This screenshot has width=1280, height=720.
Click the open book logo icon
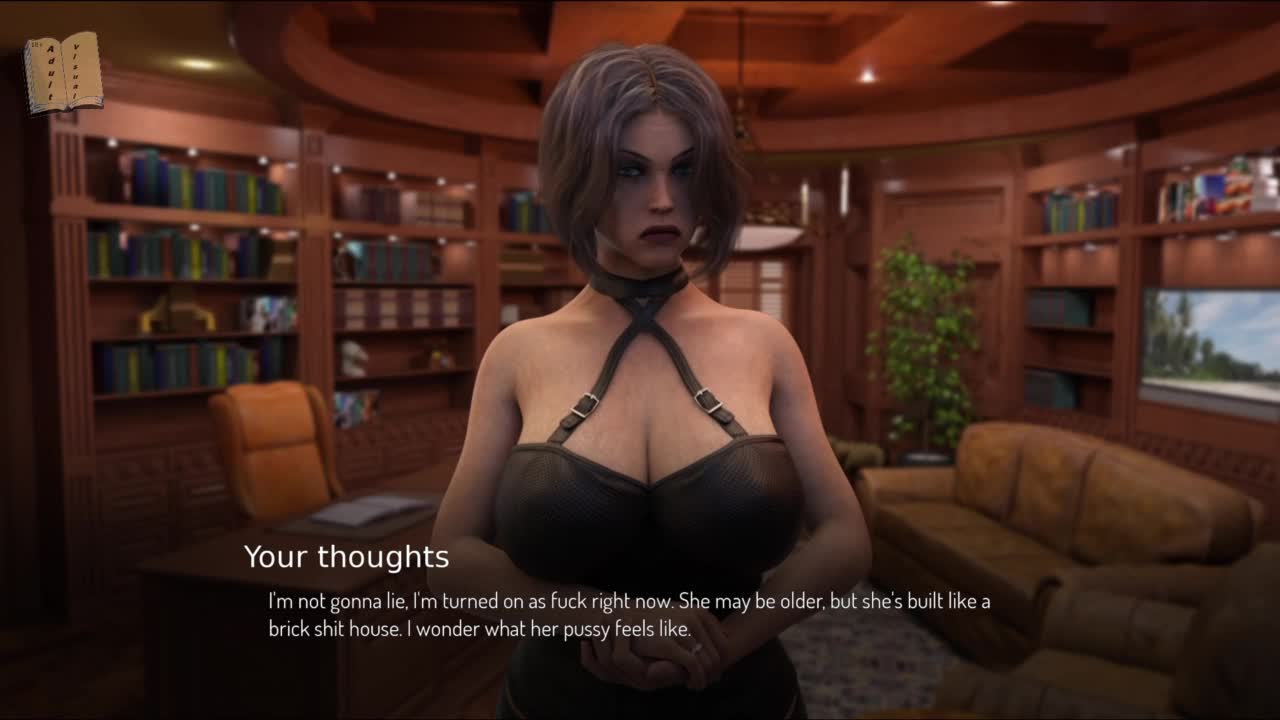(x=62, y=73)
